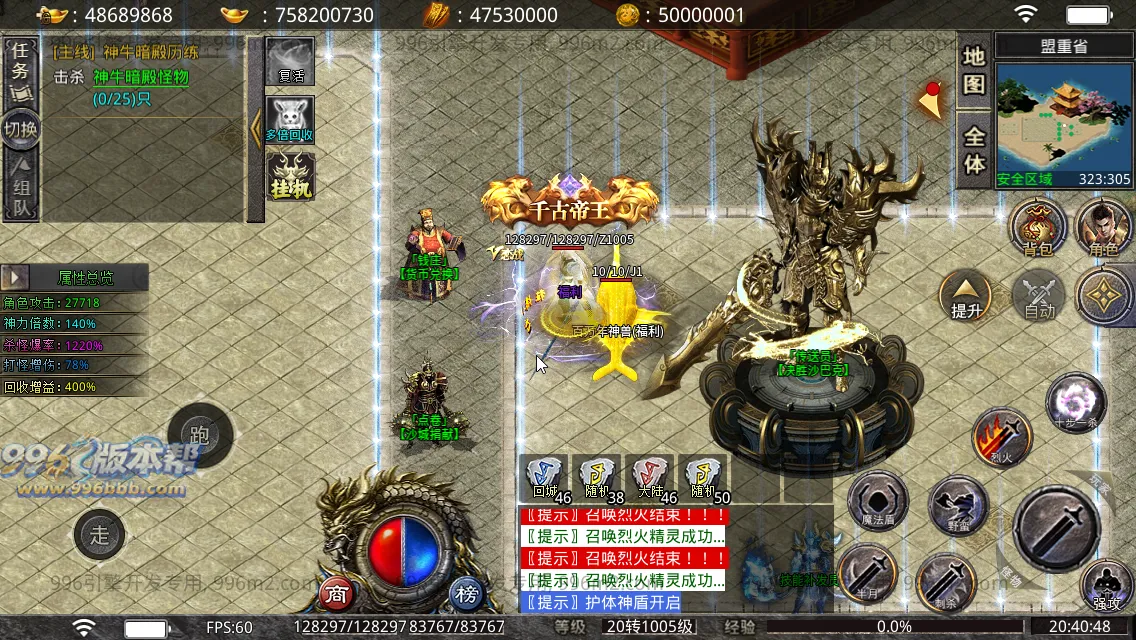
Task: Use the 大陆 teleport scroll
Action: click(650, 478)
